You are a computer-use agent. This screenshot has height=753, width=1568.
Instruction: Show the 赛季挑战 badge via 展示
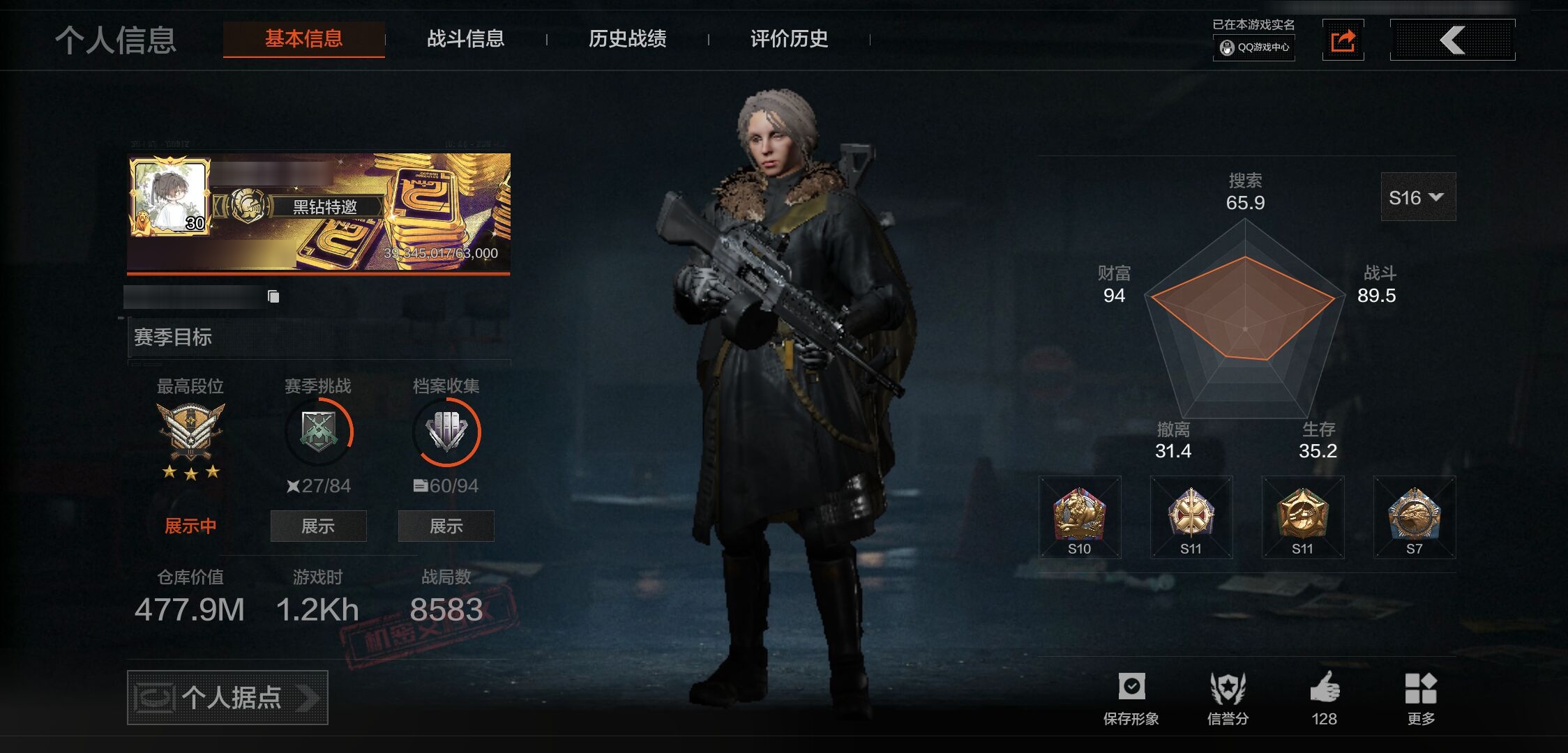pos(318,526)
